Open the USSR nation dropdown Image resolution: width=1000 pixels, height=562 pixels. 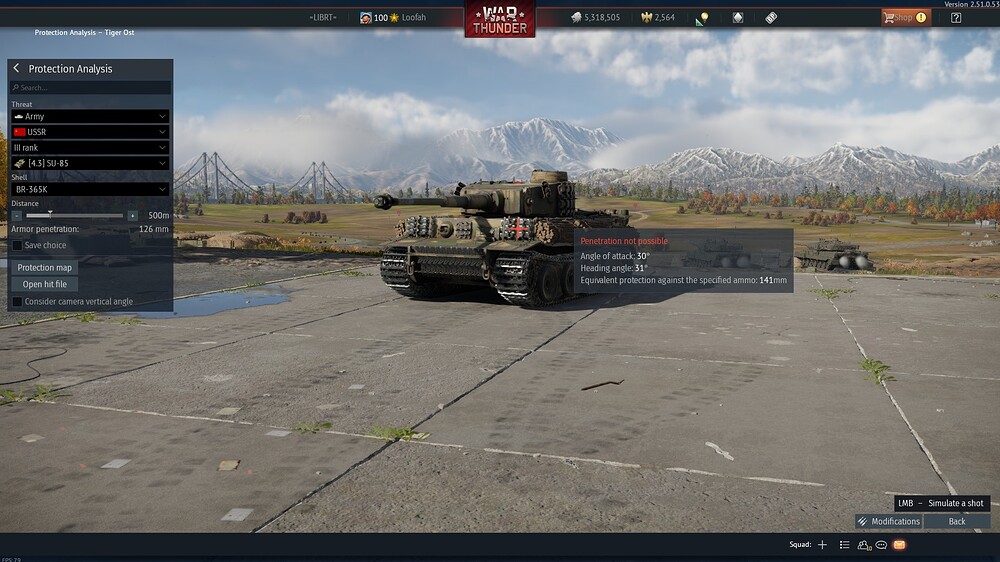point(90,132)
